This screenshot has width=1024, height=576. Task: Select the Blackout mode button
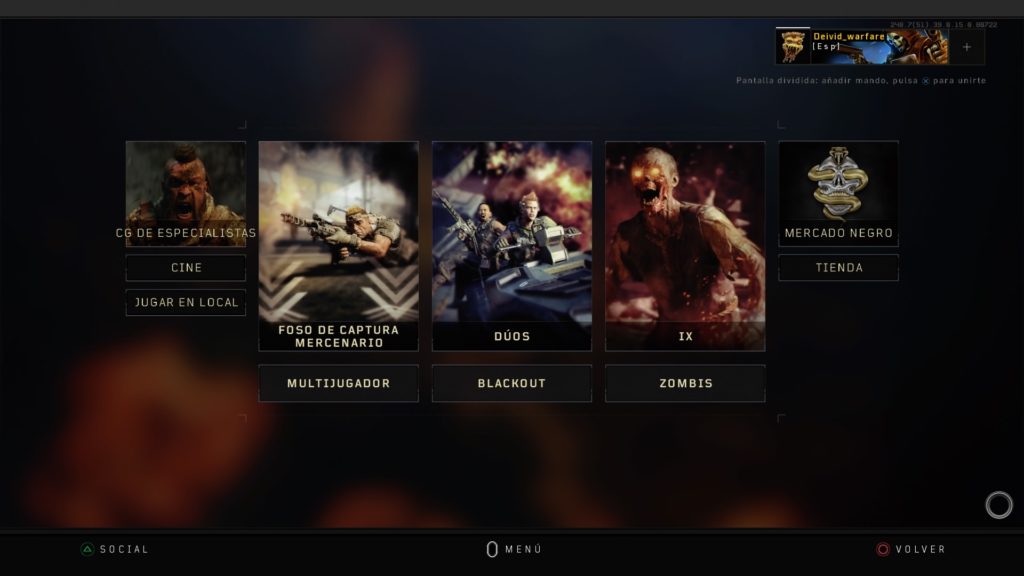(511, 383)
